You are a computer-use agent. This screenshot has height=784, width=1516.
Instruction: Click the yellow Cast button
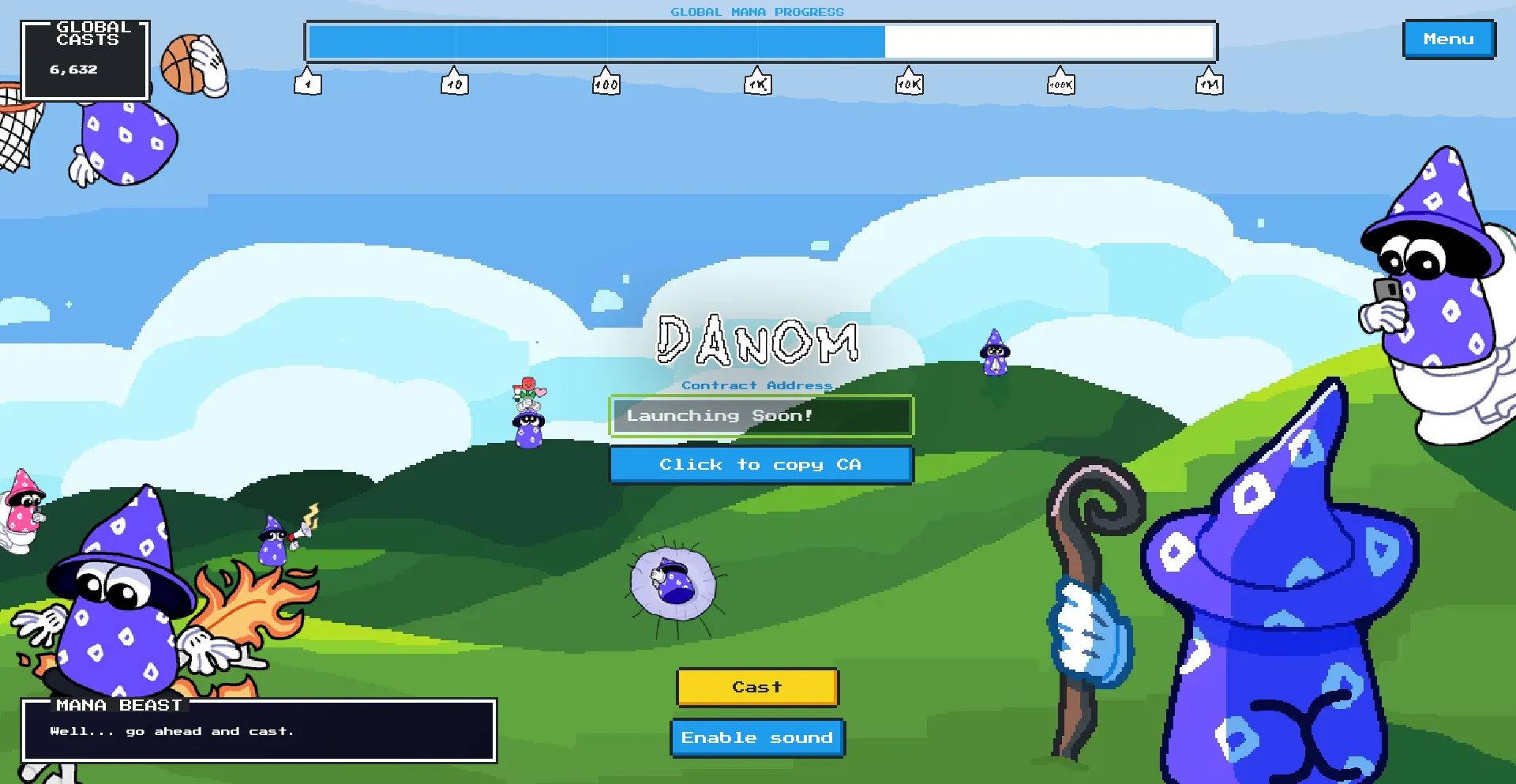click(757, 687)
